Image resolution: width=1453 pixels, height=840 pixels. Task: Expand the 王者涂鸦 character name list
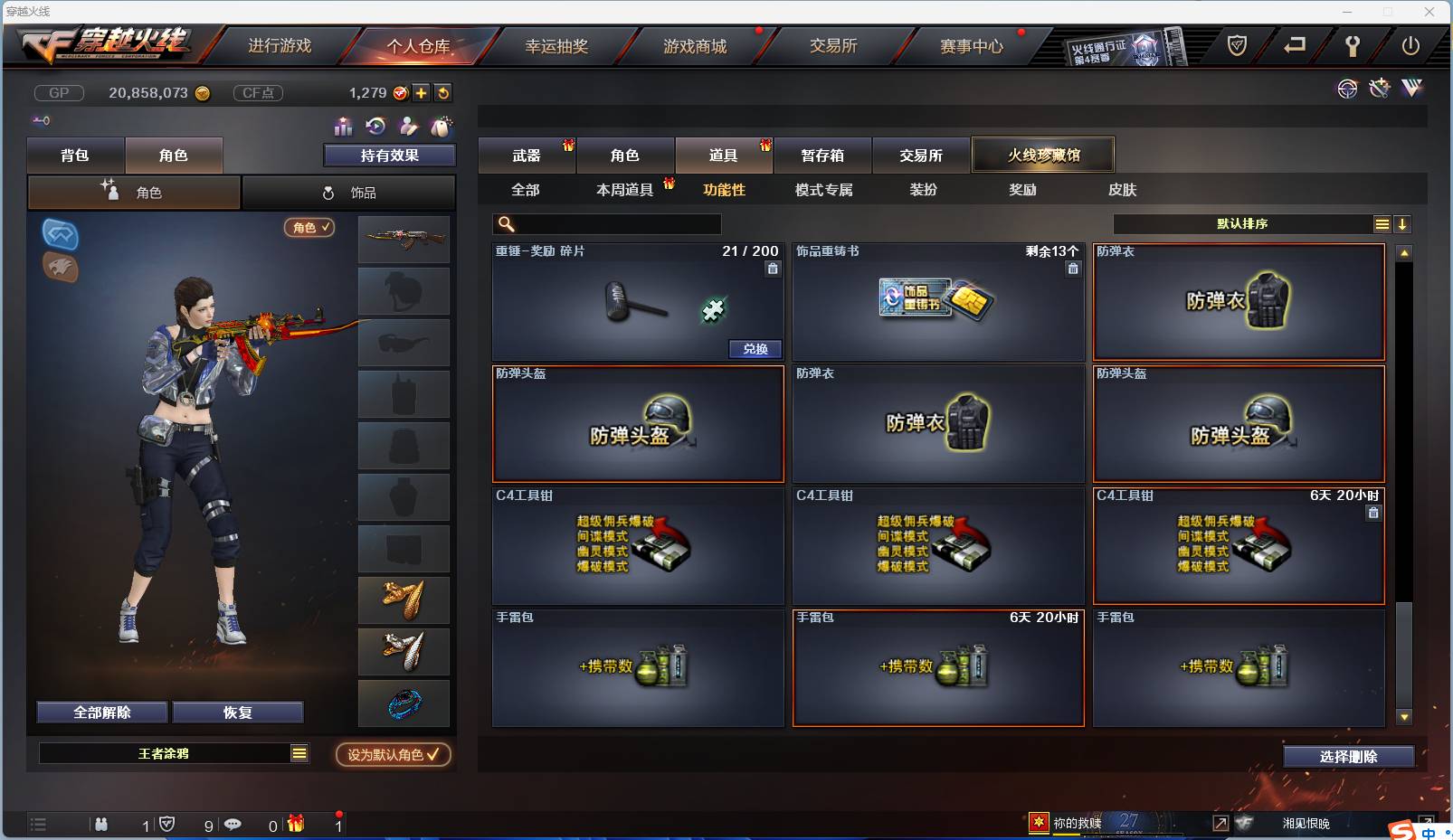tap(299, 752)
